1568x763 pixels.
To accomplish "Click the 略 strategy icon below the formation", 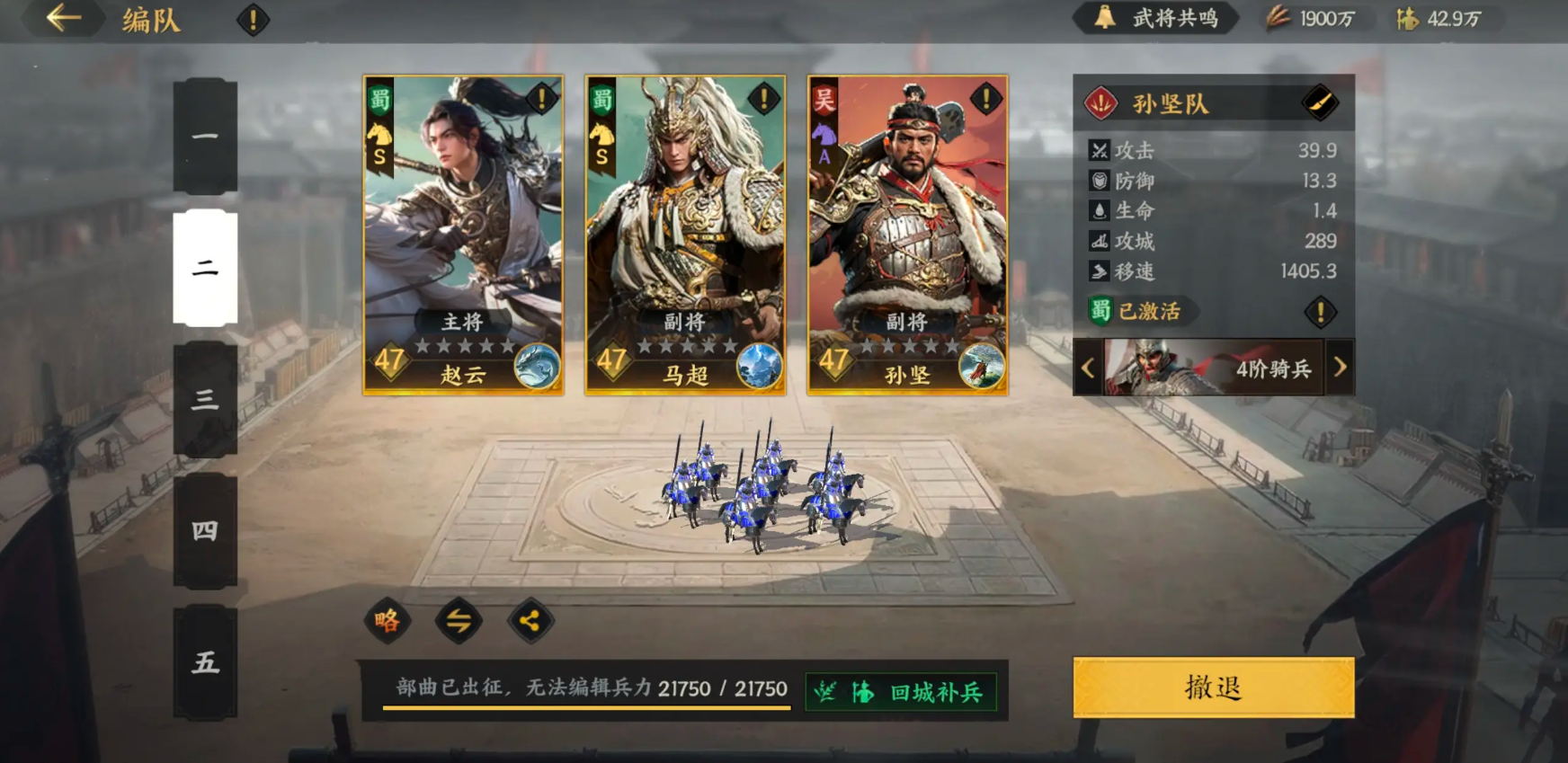I will click(387, 621).
